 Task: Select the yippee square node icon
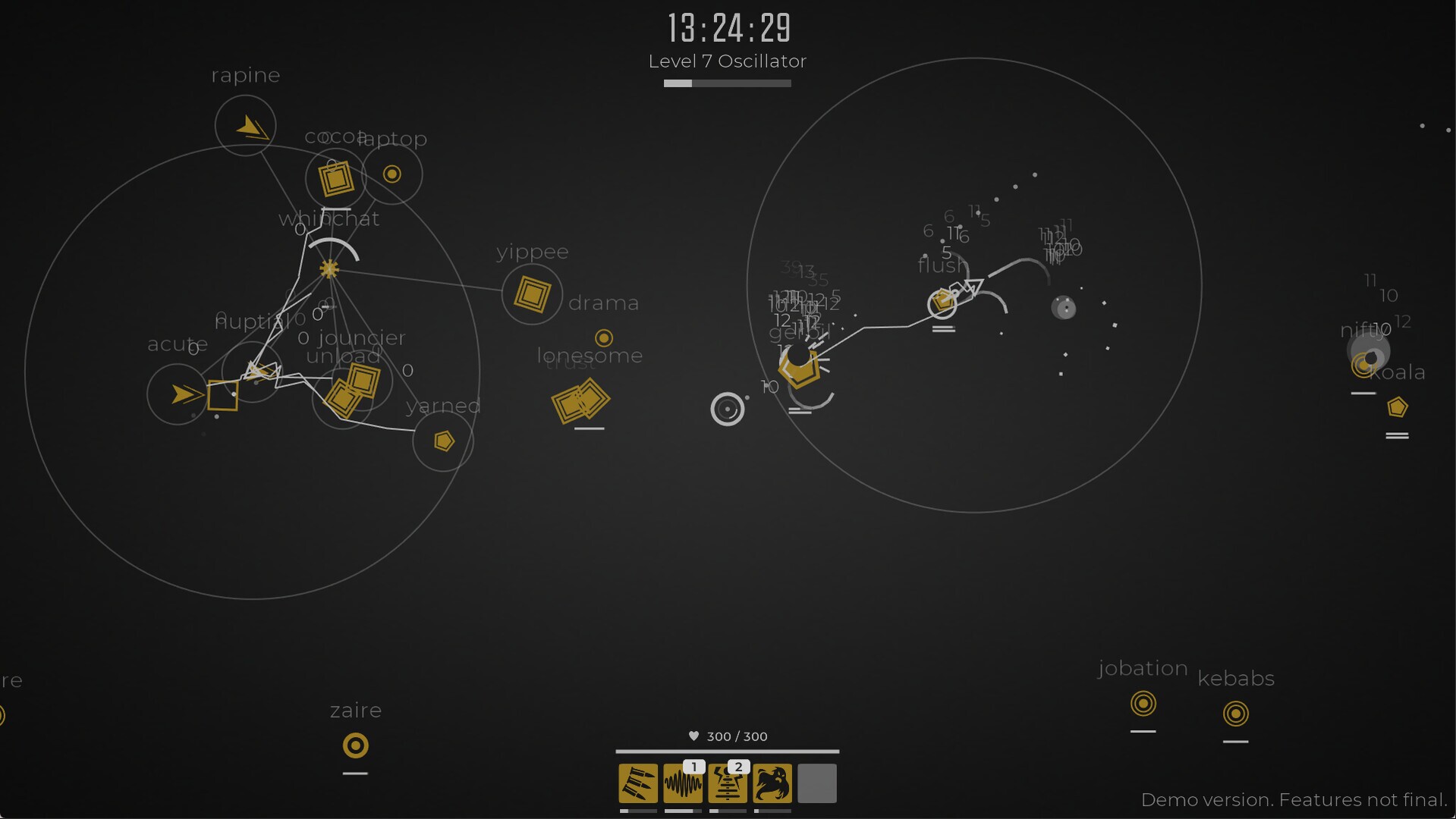(x=532, y=294)
